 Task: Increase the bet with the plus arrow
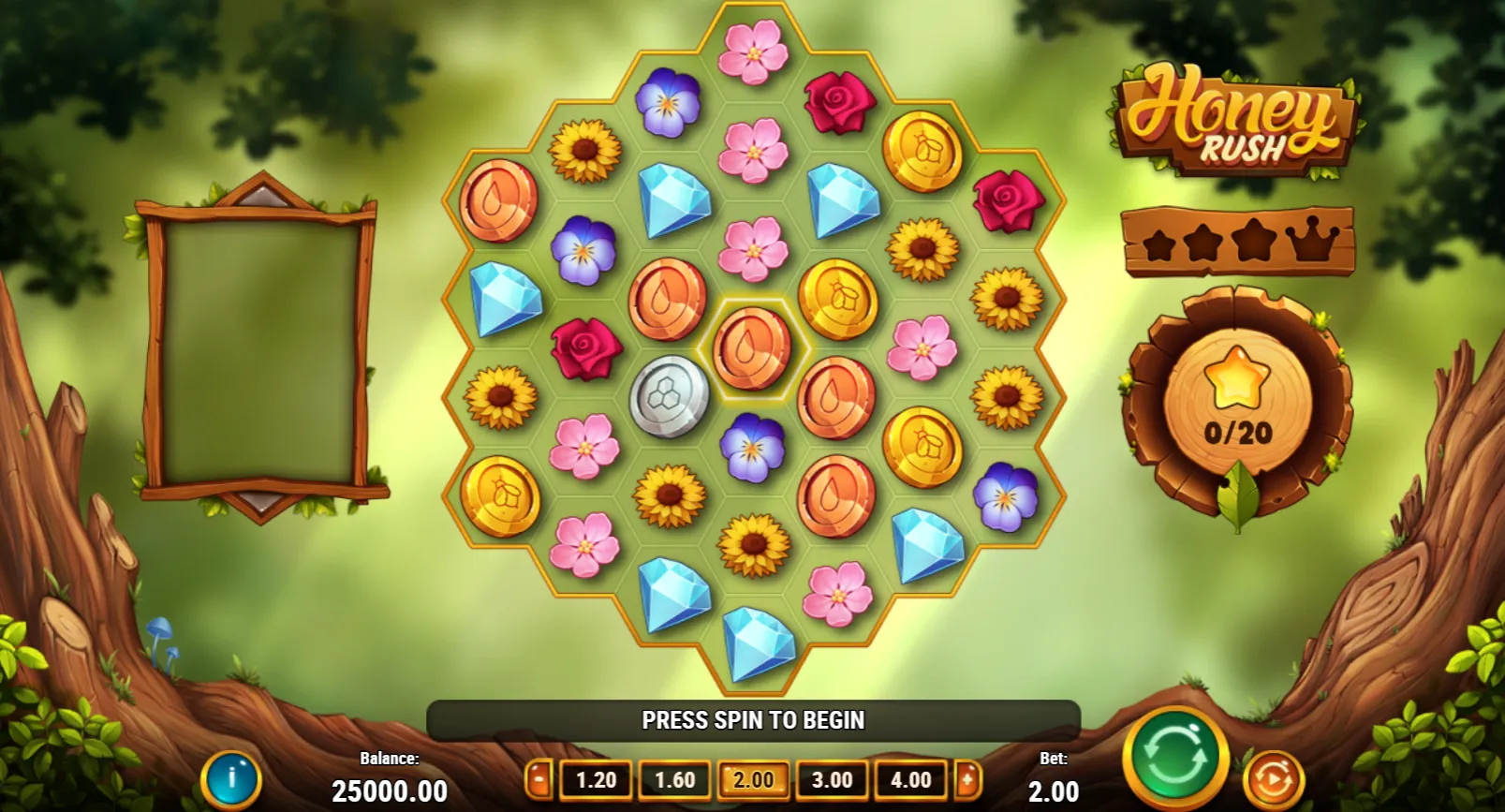pyautogui.click(x=968, y=779)
